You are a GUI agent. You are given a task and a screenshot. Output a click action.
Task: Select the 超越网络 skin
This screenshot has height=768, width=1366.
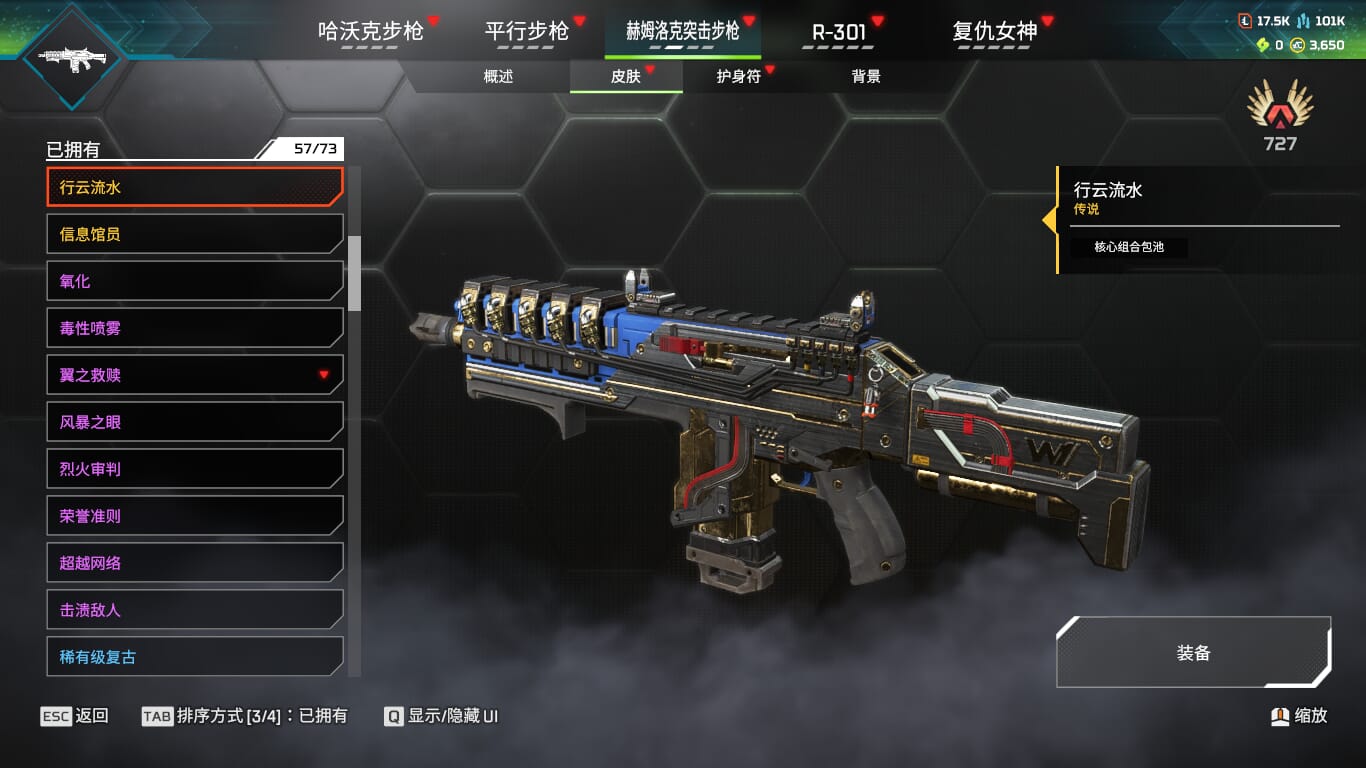click(x=195, y=563)
